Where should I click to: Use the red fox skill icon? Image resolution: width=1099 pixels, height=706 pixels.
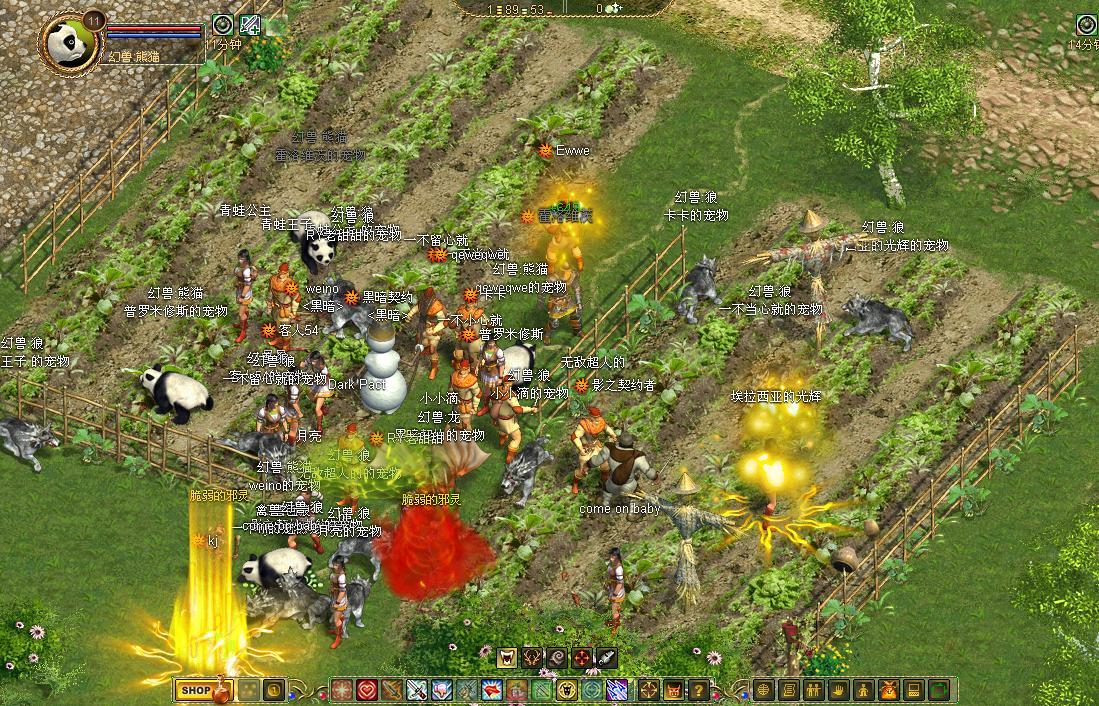491,690
